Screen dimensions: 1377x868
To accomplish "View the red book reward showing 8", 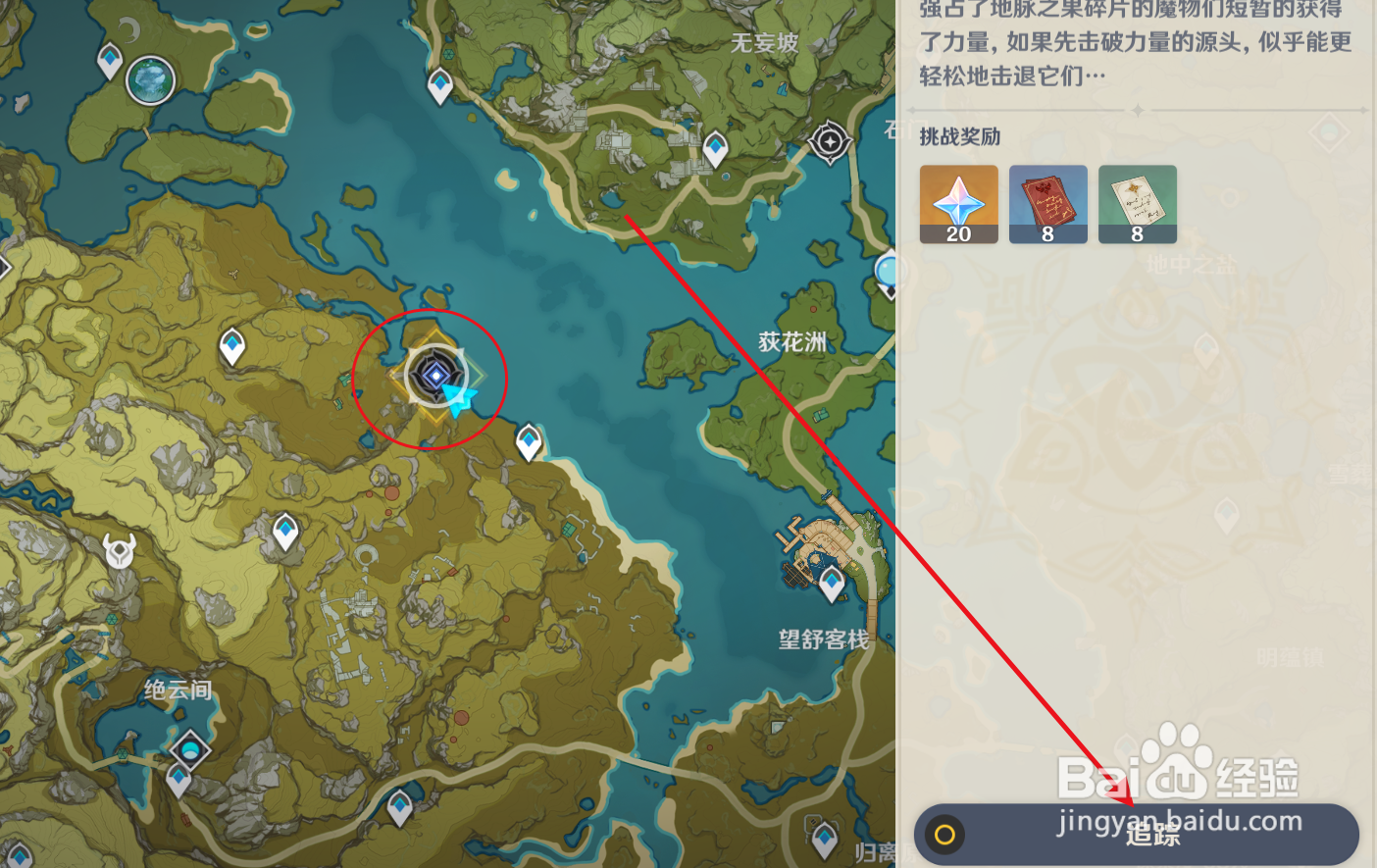I will click(x=1047, y=203).
